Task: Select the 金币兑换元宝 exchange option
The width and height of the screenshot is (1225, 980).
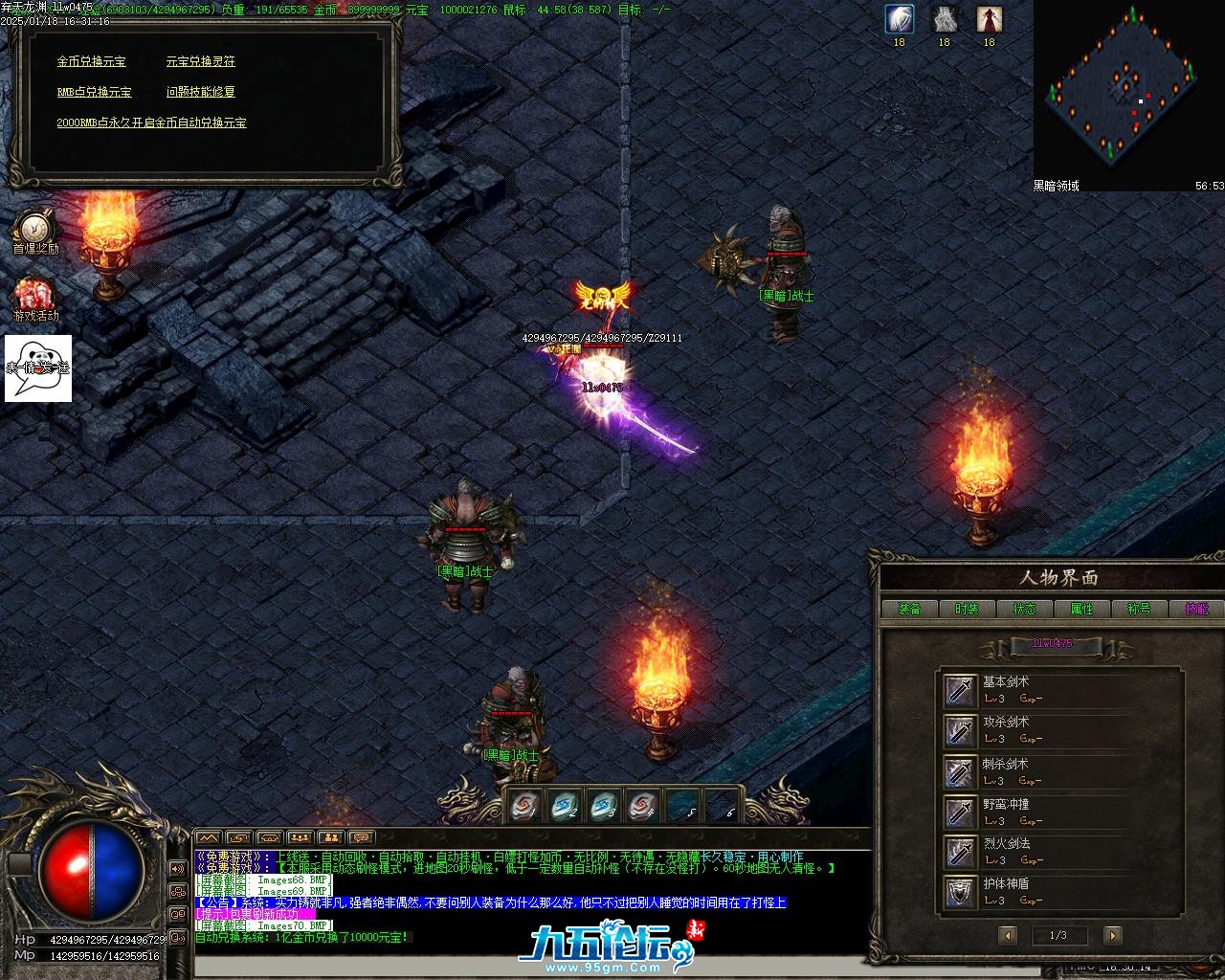Action: (x=91, y=61)
